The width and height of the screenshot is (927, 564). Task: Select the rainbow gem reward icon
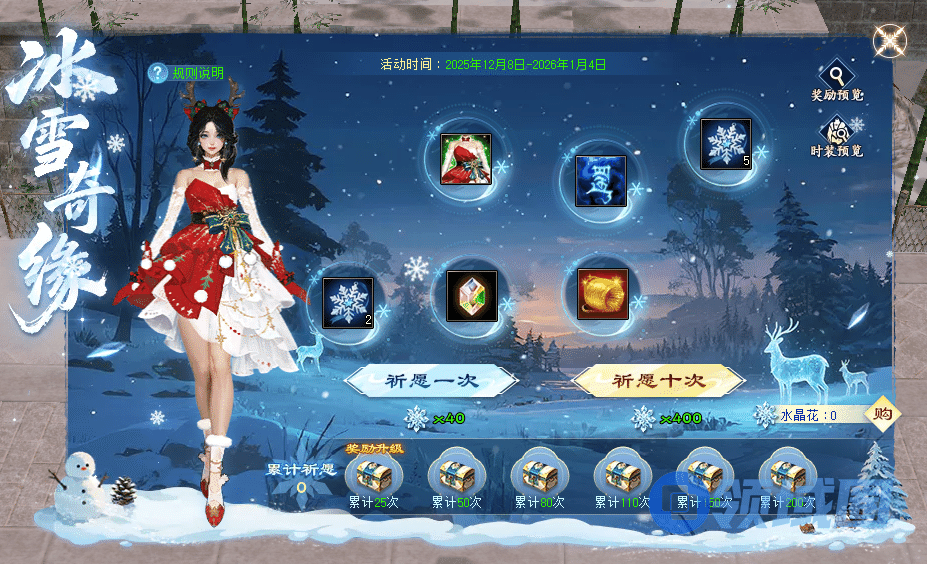pos(470,296)
